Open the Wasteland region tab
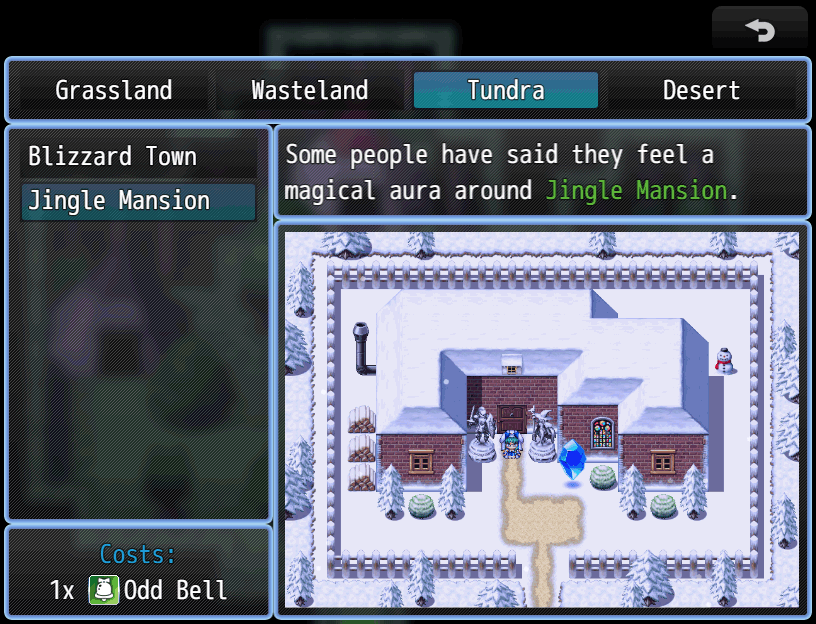 [x=310, y=91]
